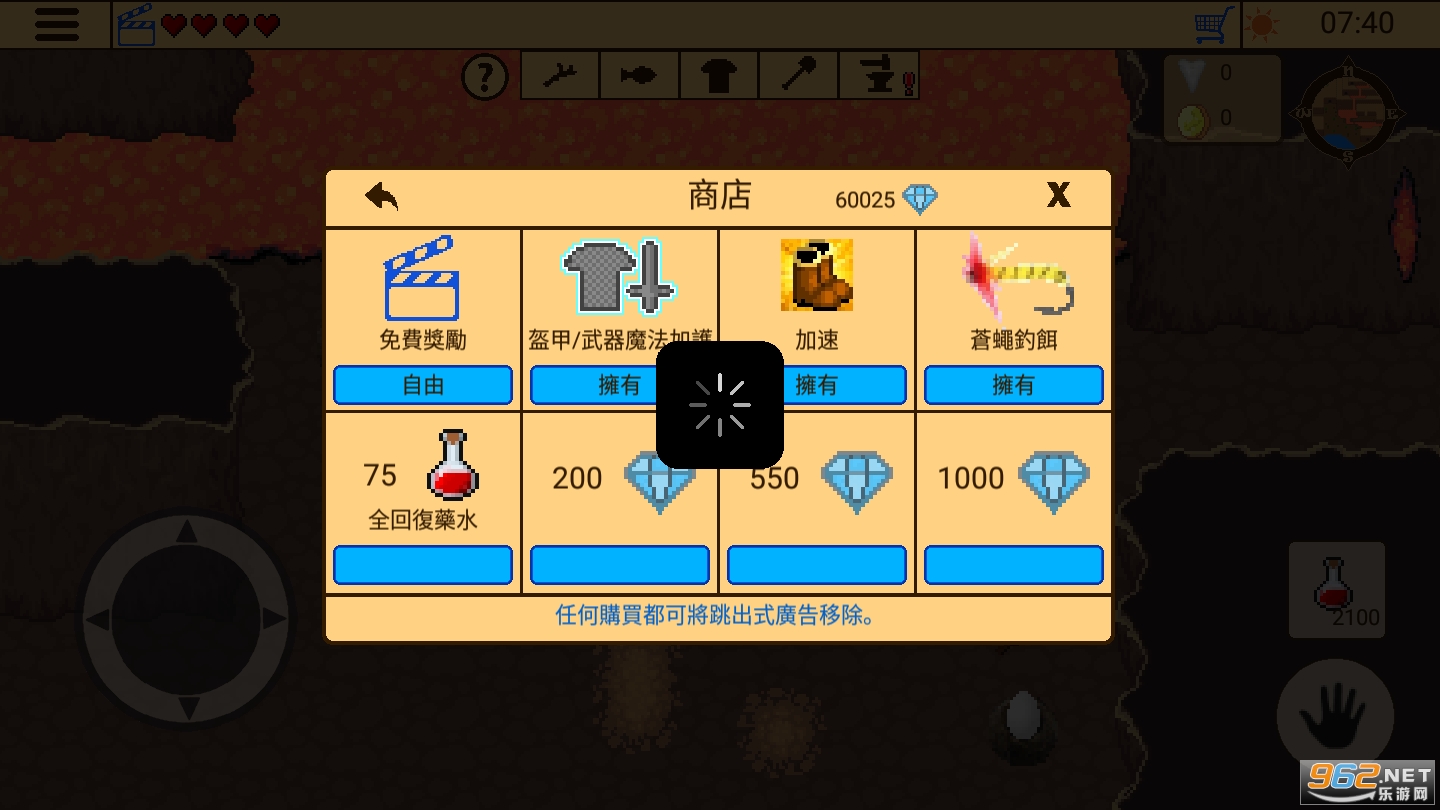The image size is (1440, 810).
Task: Tap the health potion button showing 2100
Action: [1337, 588]
